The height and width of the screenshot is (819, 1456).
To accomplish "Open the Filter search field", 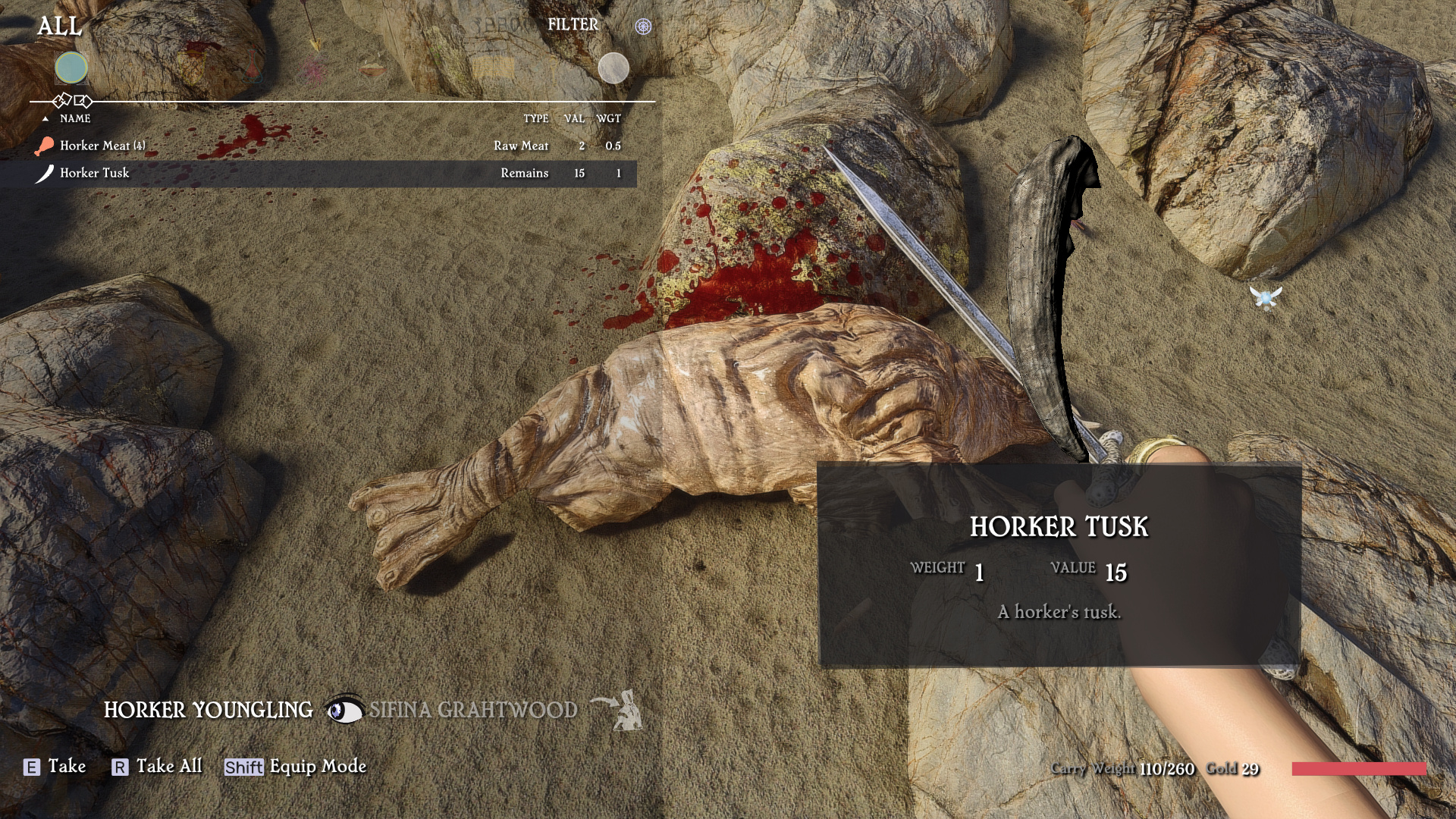I will point(573,25).
